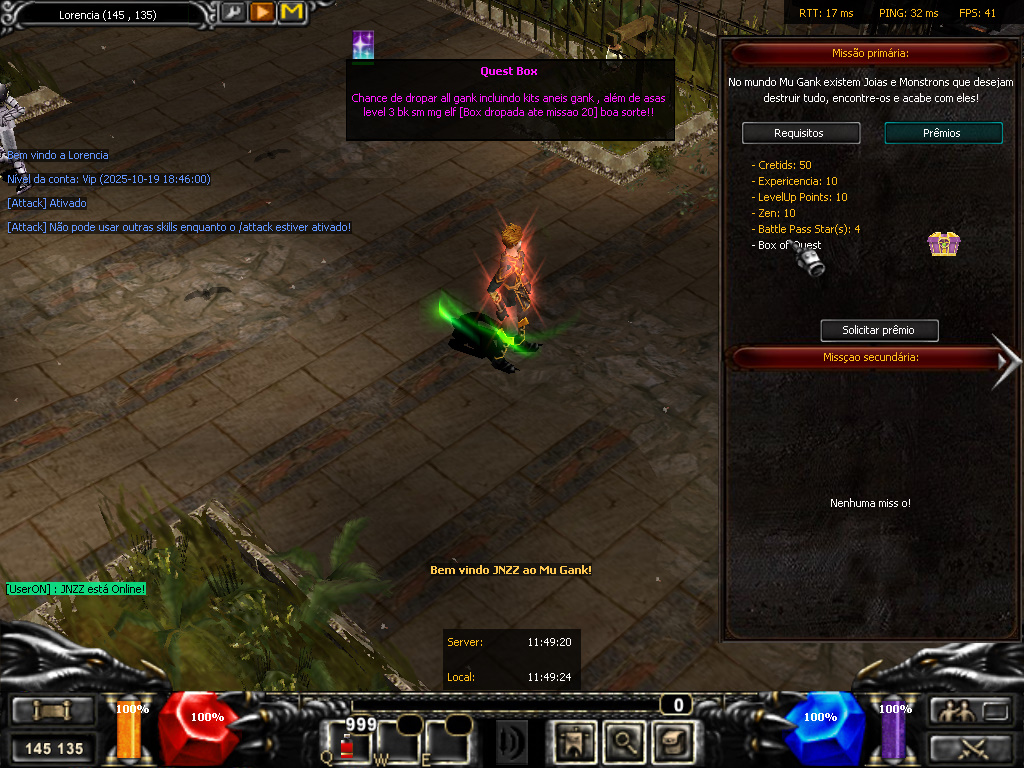The height and width of the screenshot is (768, 1024).
Task: Click the sparkling purple buff icon
Action: [363, 45]
